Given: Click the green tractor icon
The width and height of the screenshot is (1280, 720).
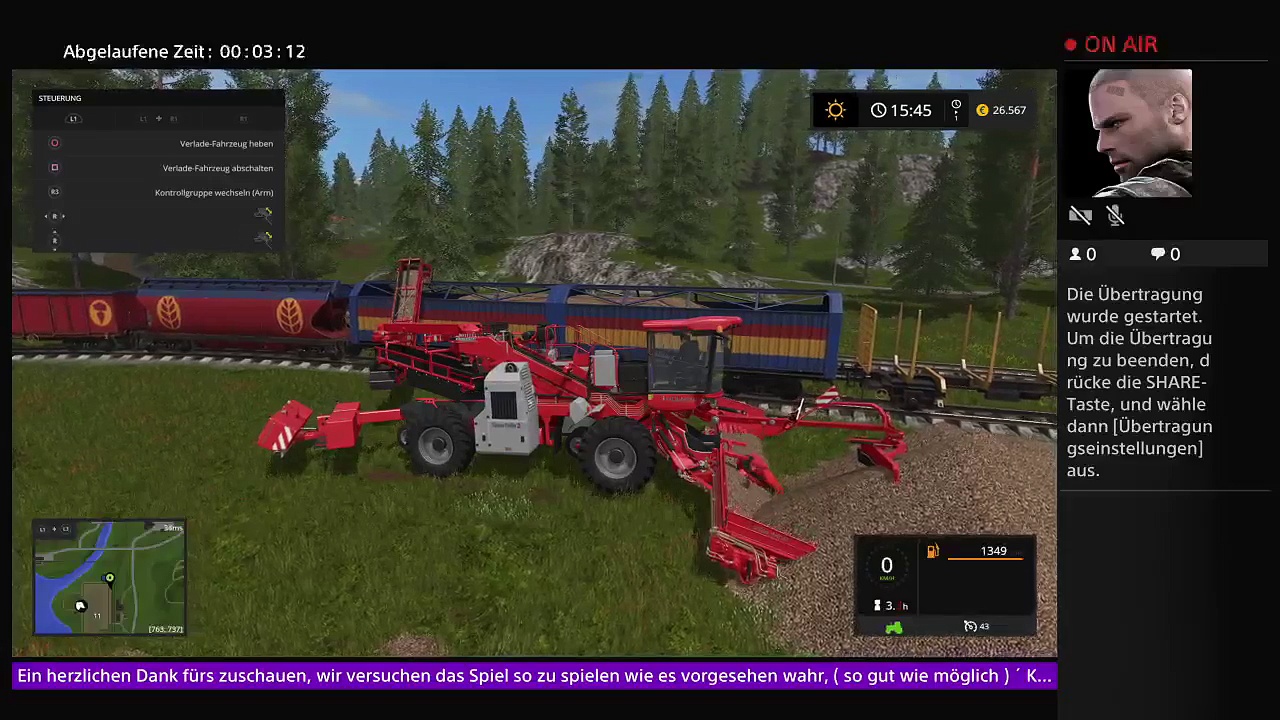Looking at the screenshot, I should [894, 627].
